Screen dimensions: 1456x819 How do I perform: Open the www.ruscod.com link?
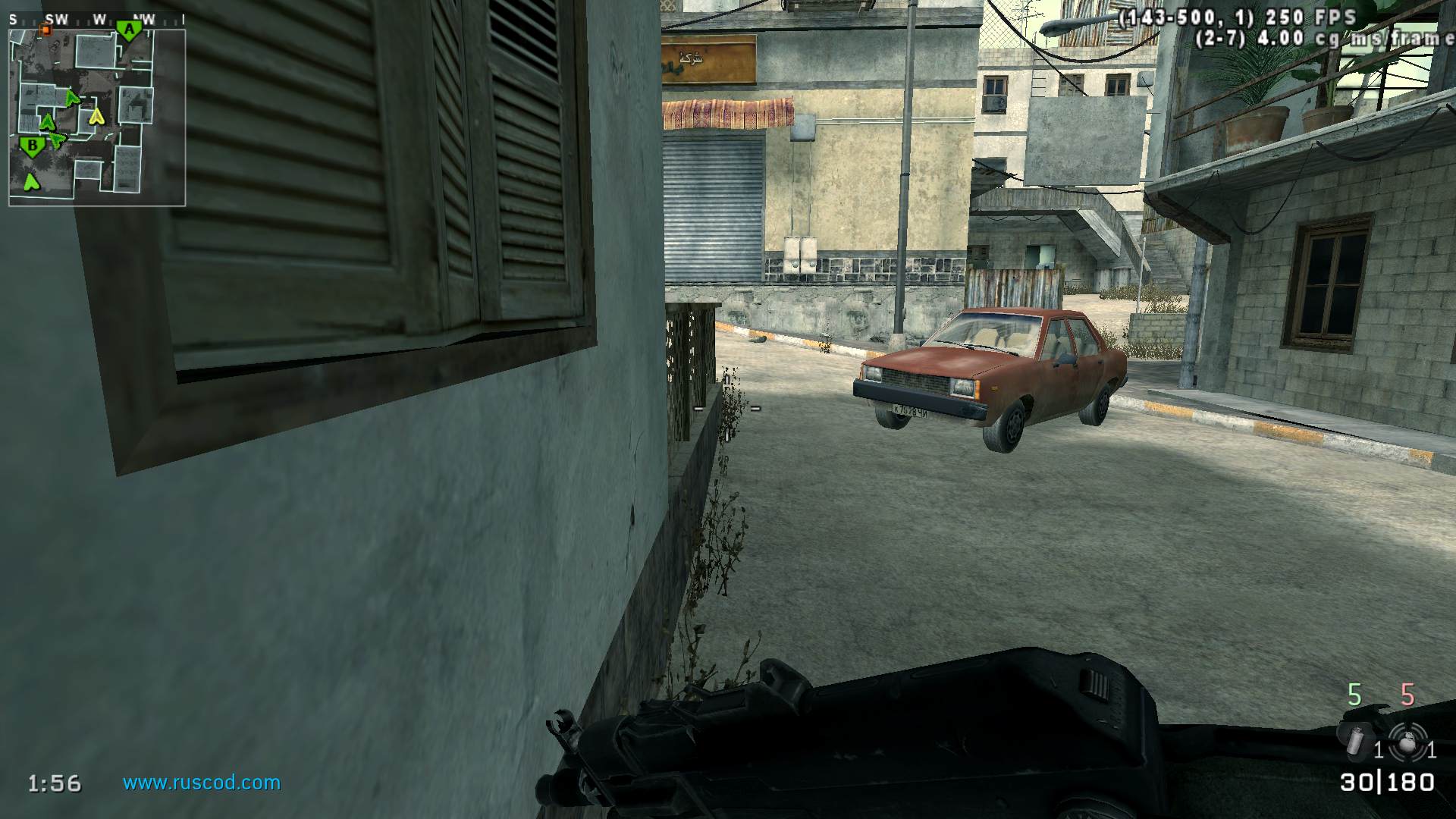(202, 783)
